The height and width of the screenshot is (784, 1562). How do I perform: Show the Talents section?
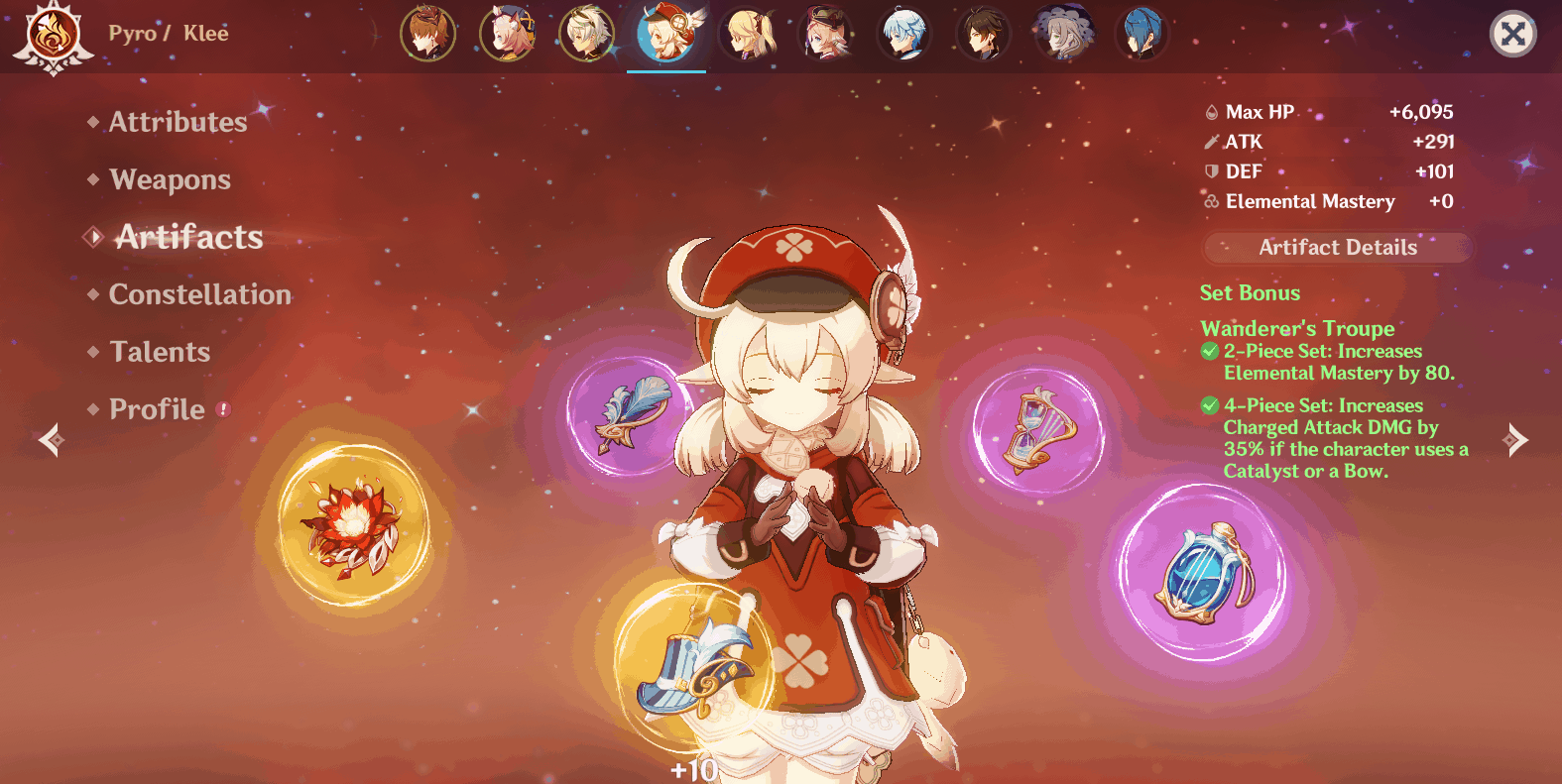(x=160, y=352)
